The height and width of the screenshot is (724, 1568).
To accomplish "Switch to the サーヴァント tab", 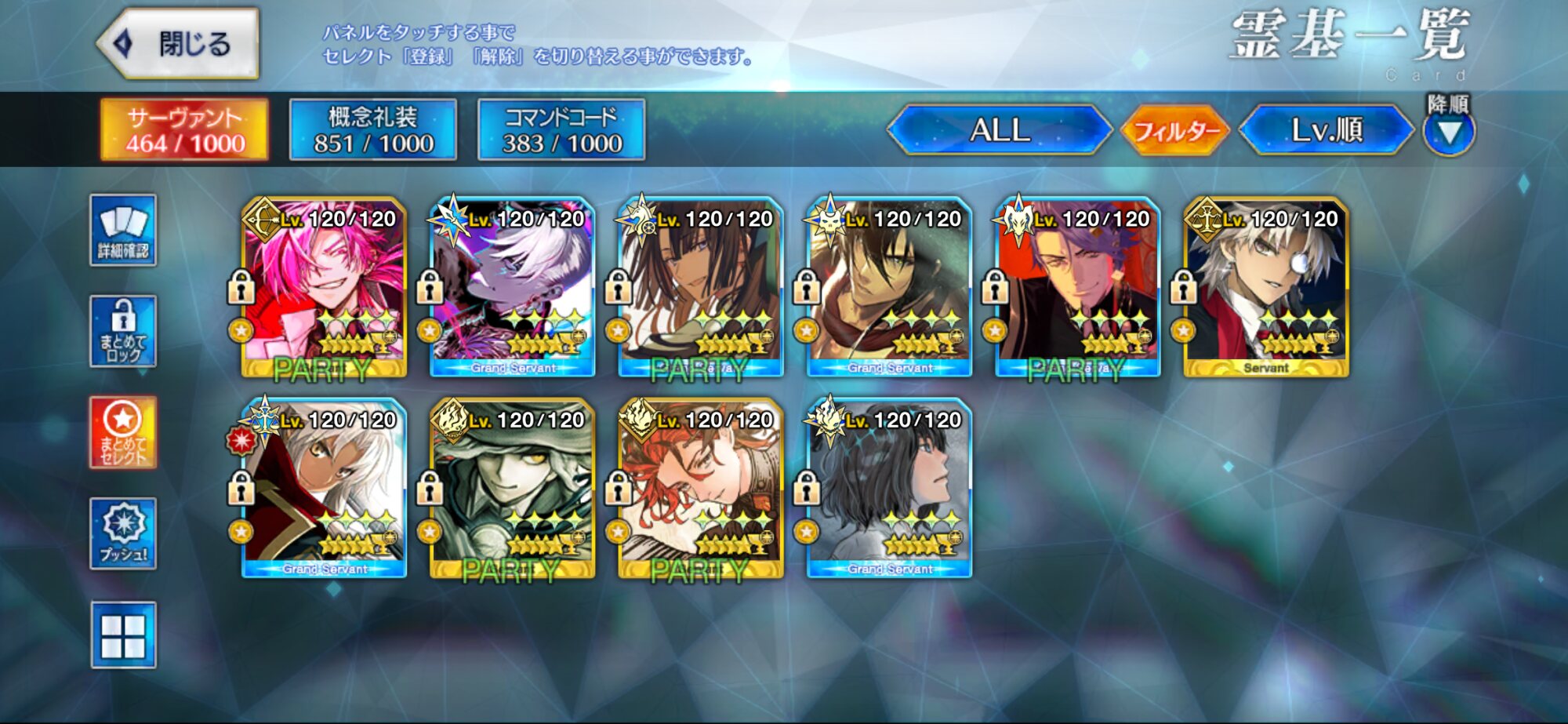I will click(x=185, y=130).
